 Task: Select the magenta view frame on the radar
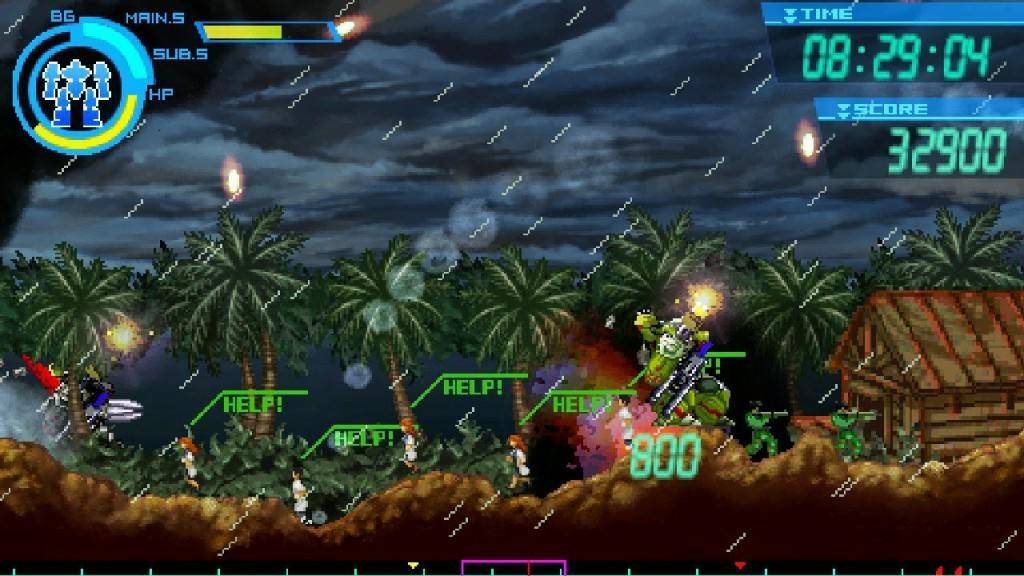pyautogui.click(x=513, y=567)
